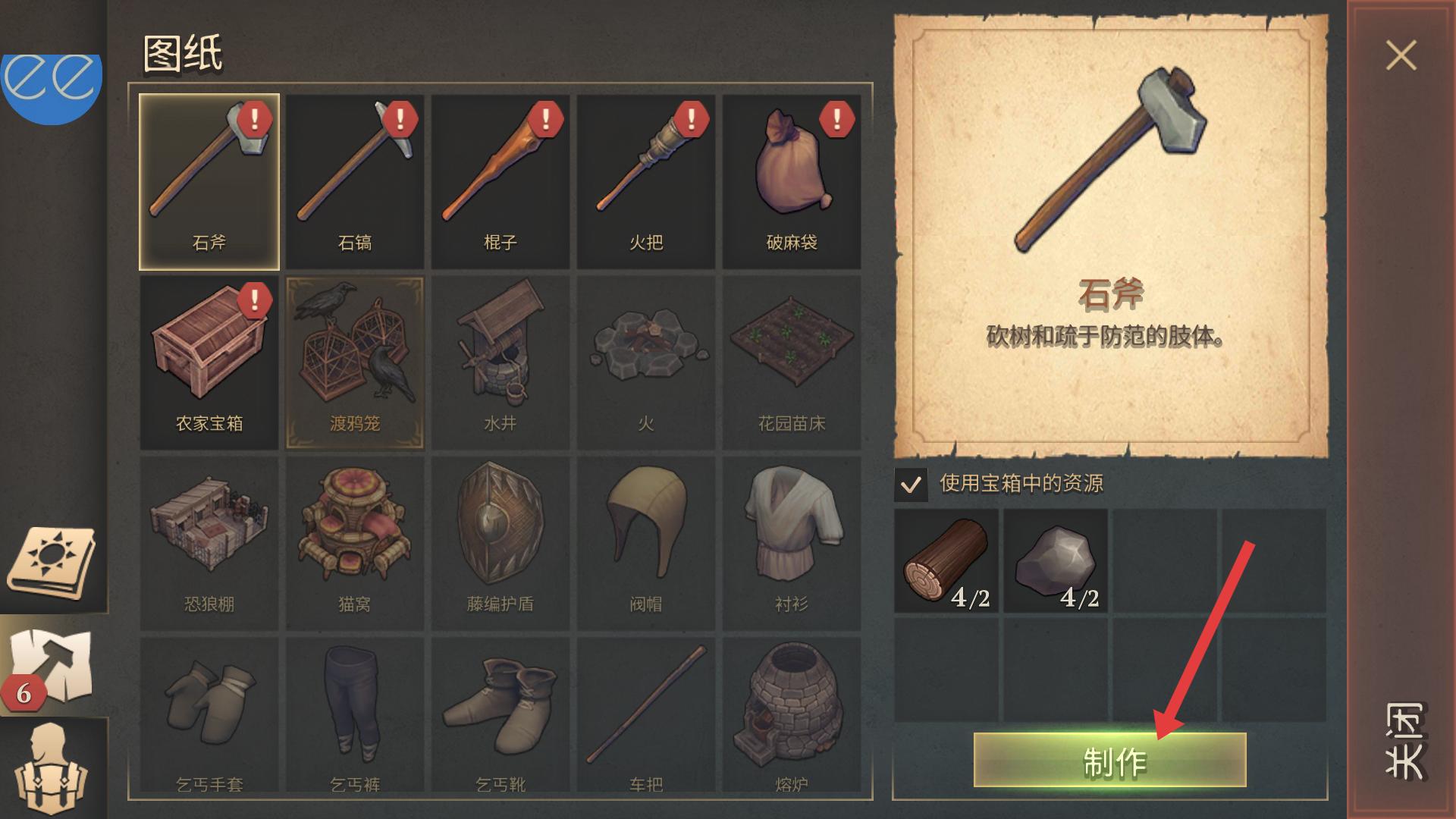The height and width of the screenshot is (819, 1456).
Task: Select the 火 campfire blueprint
Action: (646, 362)
